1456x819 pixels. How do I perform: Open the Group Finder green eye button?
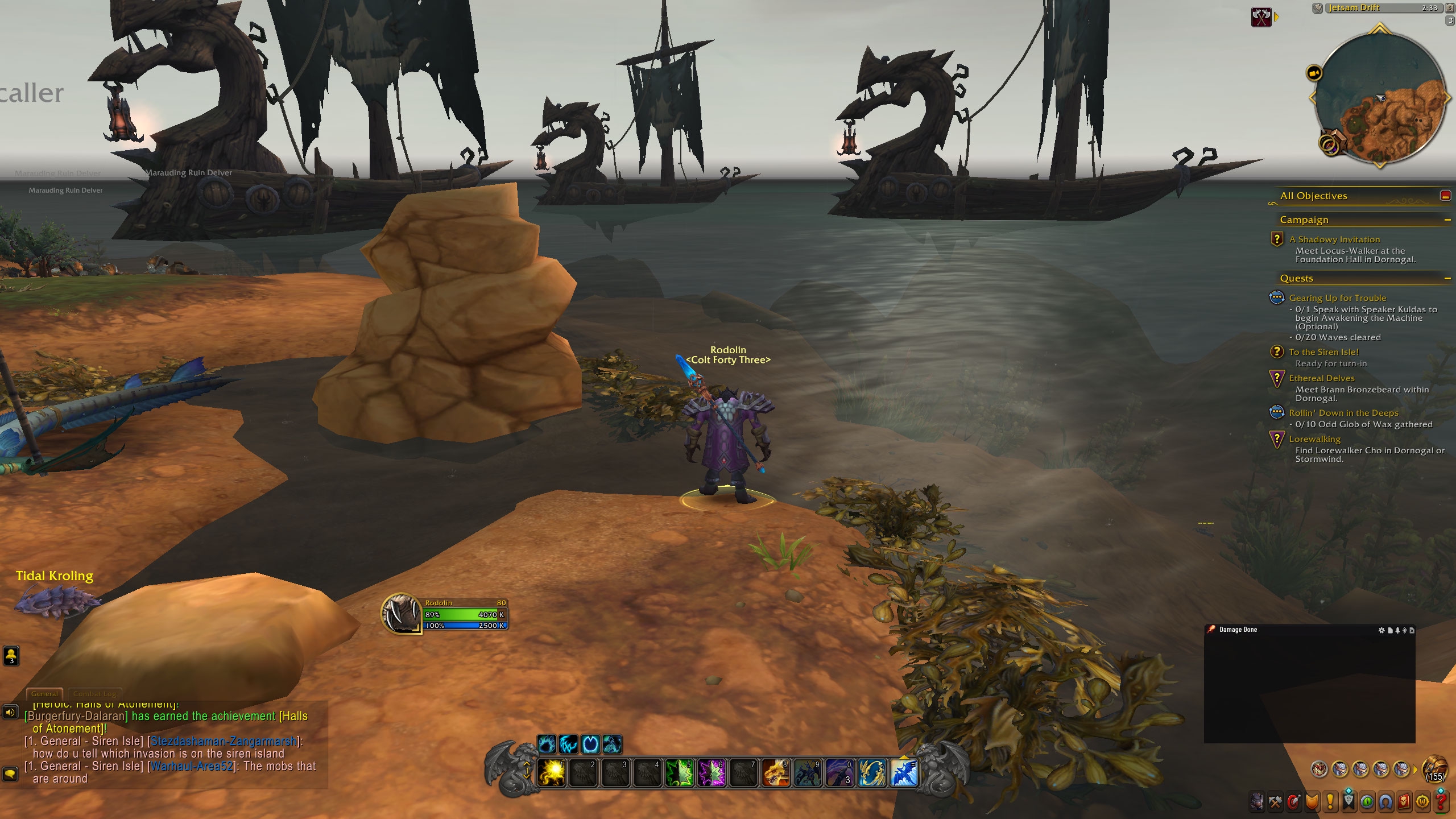[1367, 802]
